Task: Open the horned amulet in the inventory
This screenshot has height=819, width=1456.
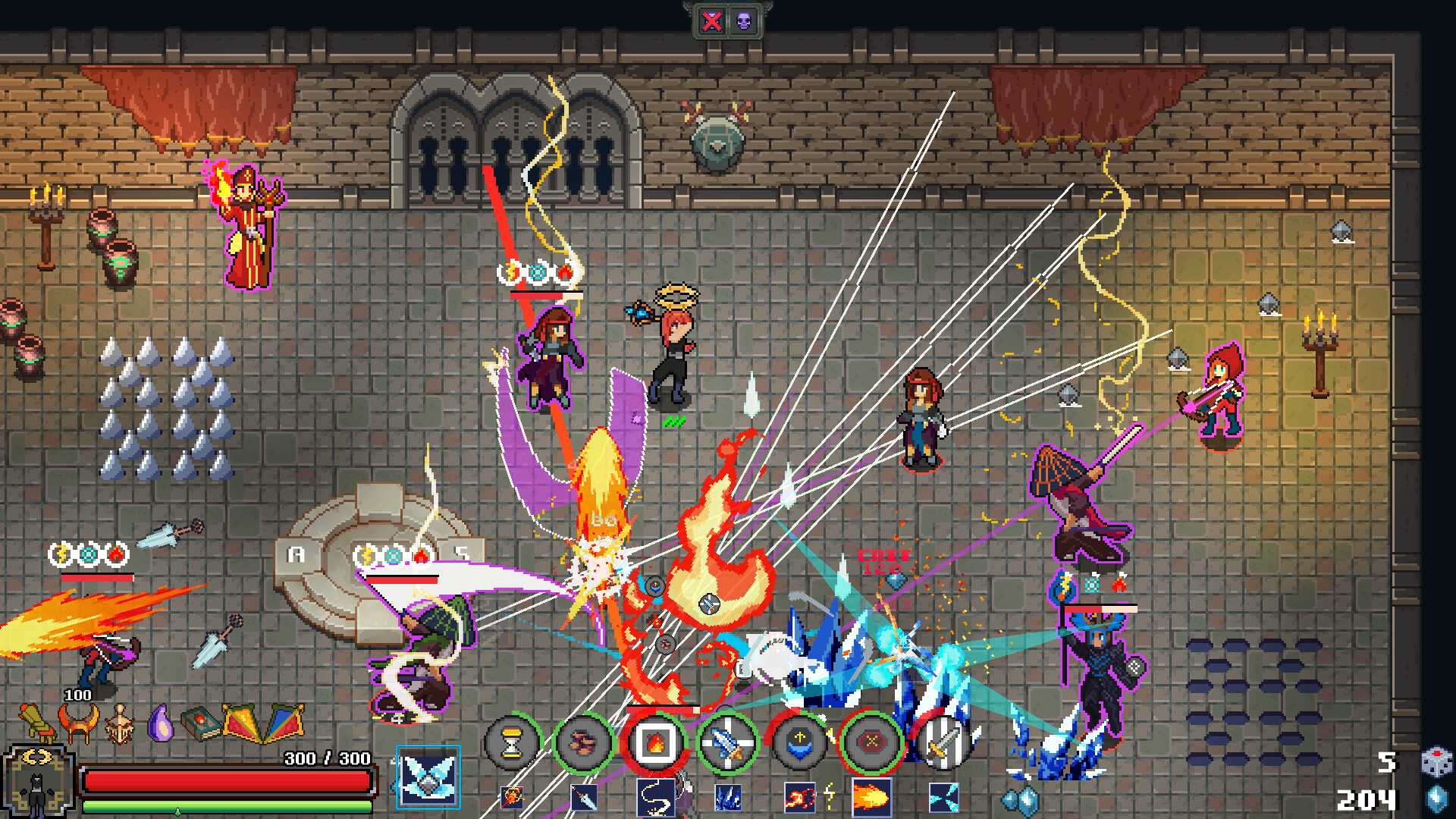Action: [78, 722]
